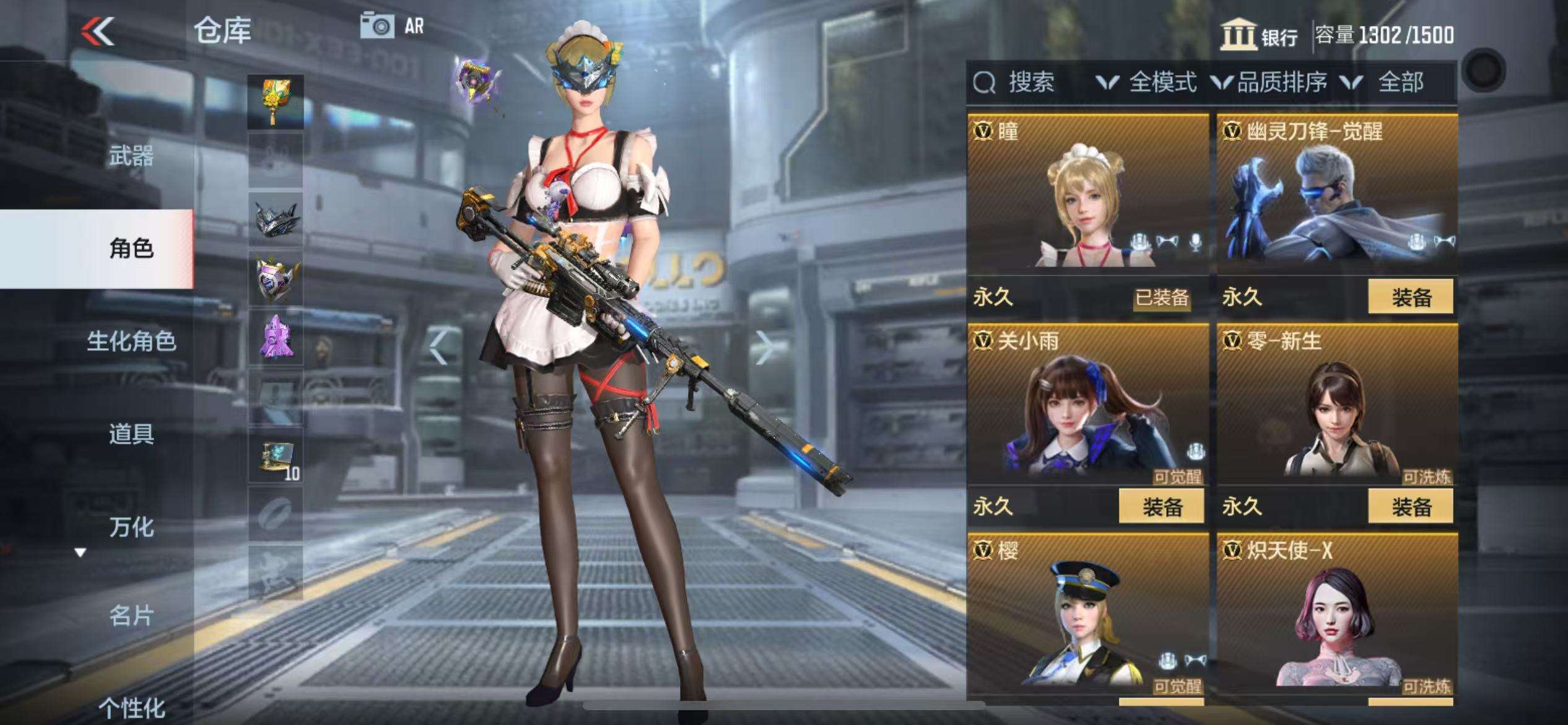Screen dimensions: 1568x725
Task: Go back using the double-arrow button
Action: coord(98,31)
